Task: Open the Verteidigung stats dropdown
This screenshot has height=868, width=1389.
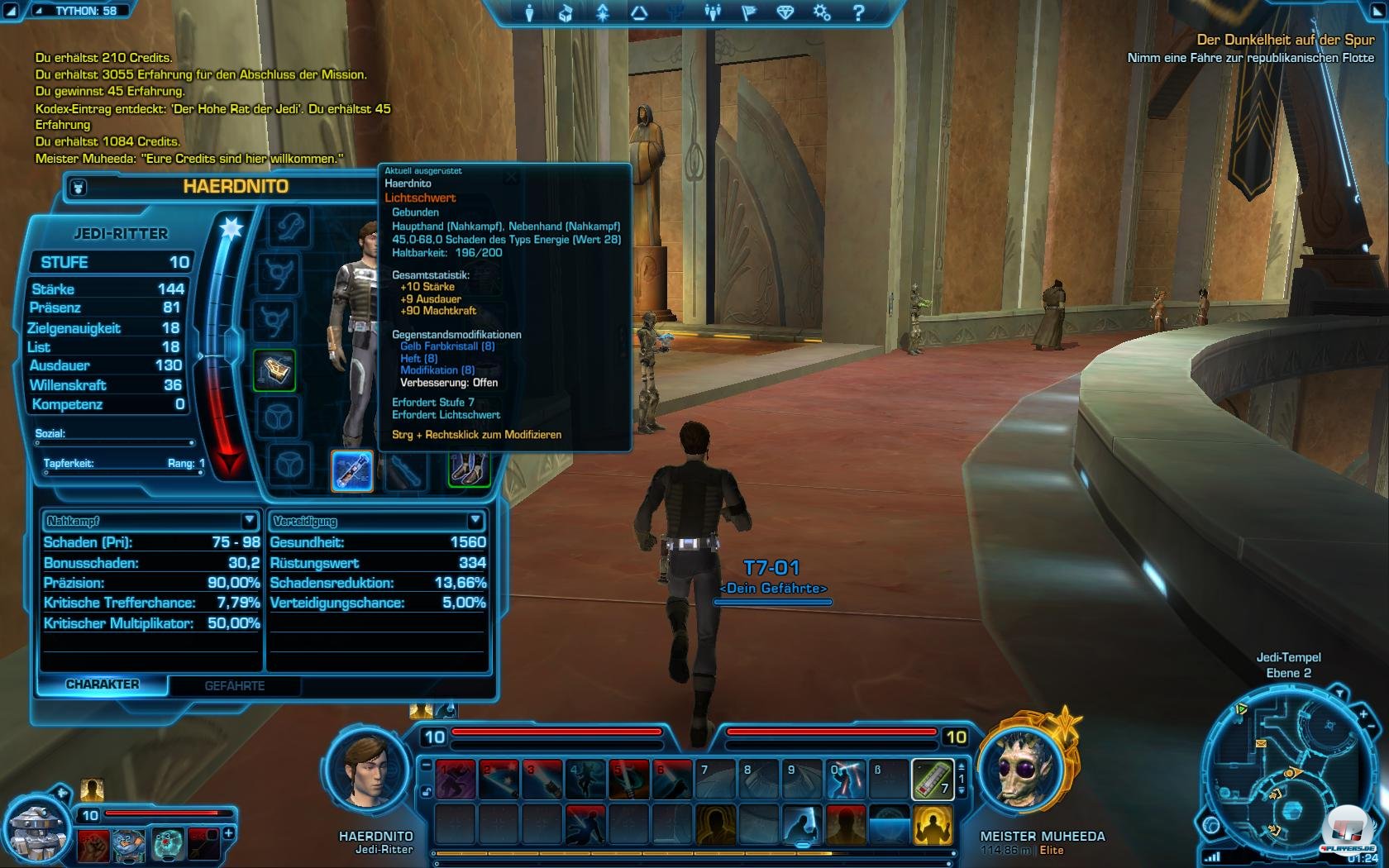Action: point(475,520)
